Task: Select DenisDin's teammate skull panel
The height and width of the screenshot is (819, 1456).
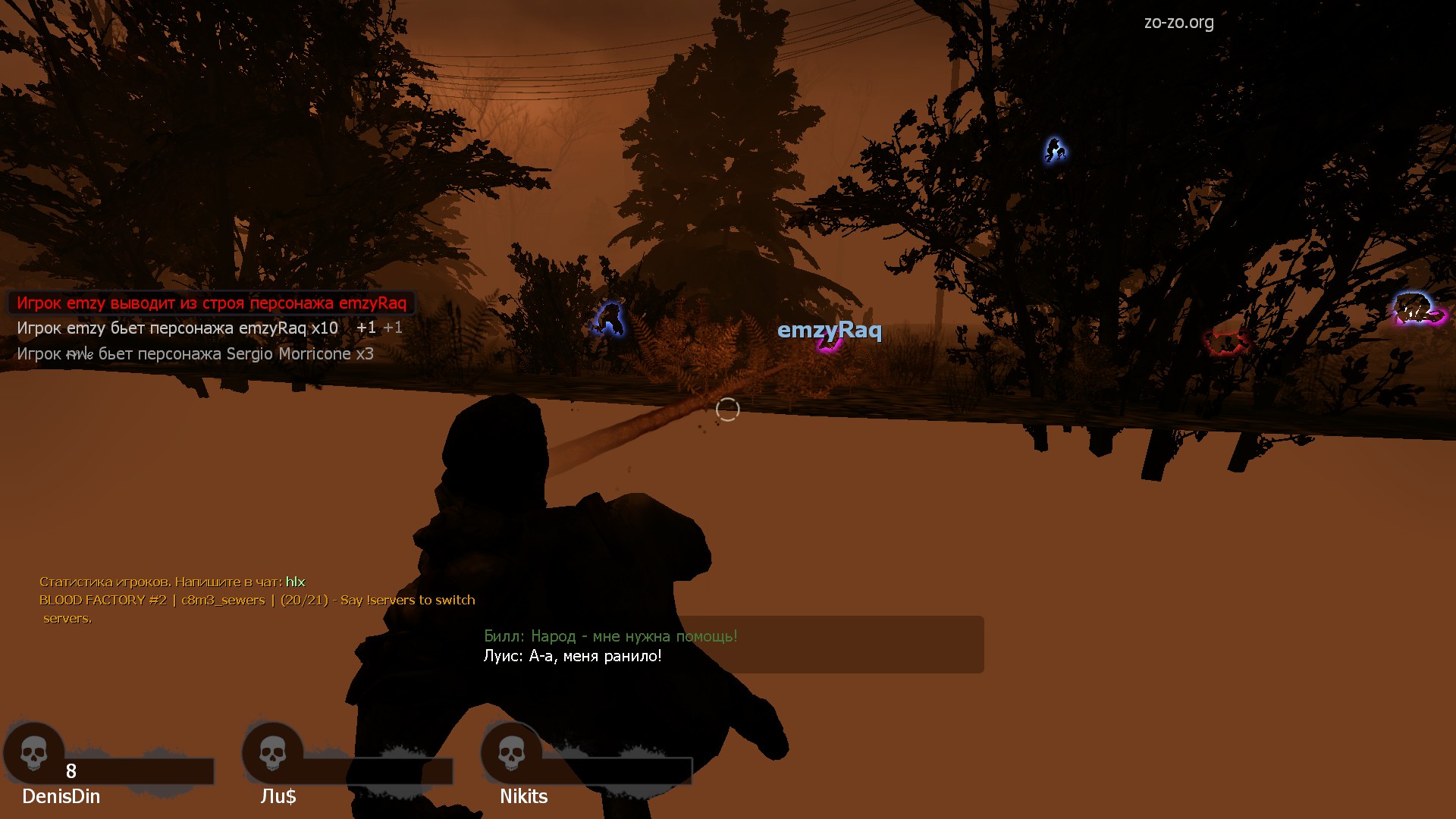Action: pyautogui.click(x=34, y=754)
